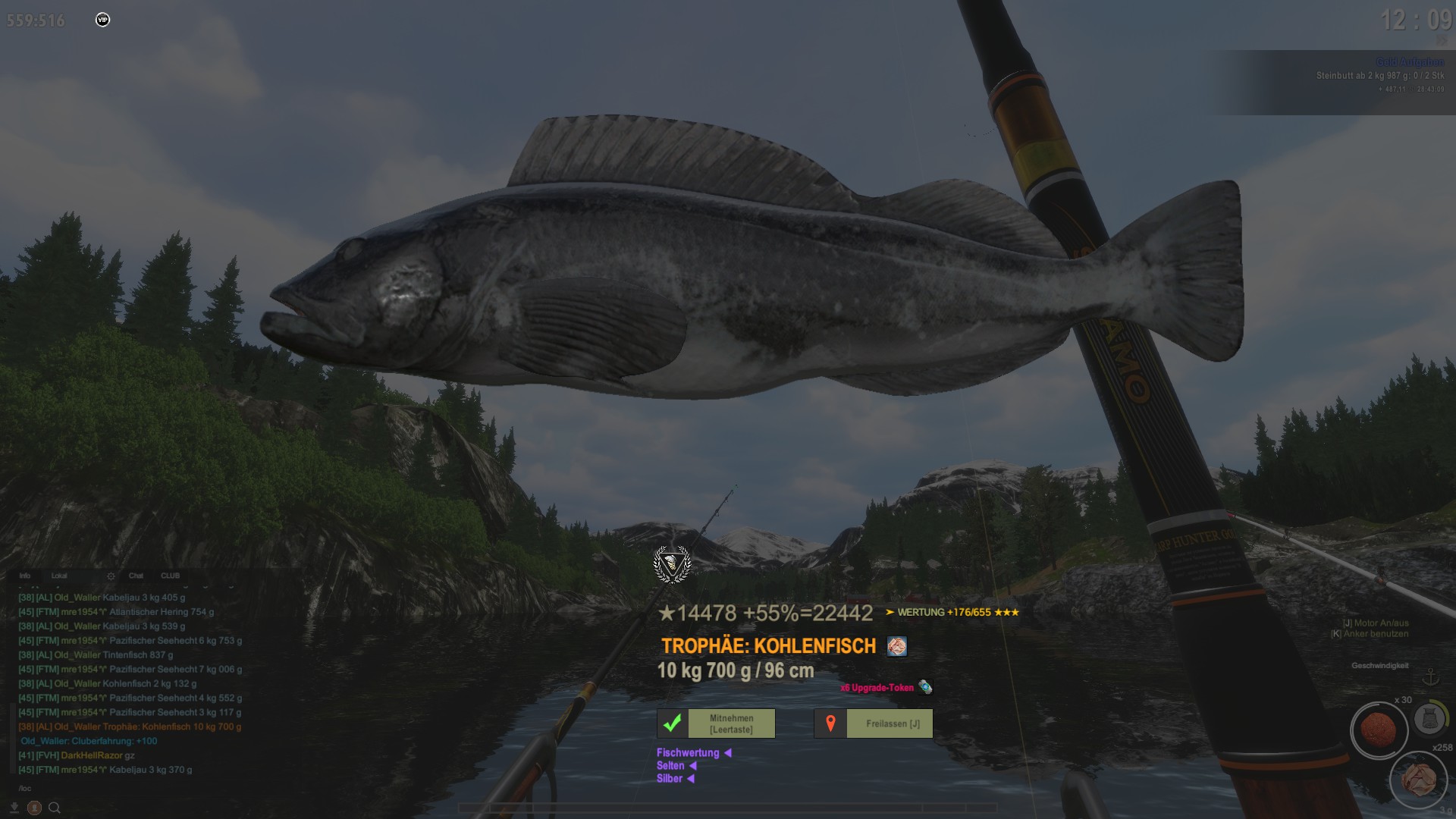Select the fish meat bait slot
Viewport: 1456px width, 819px height.
tap(1418, 779)
